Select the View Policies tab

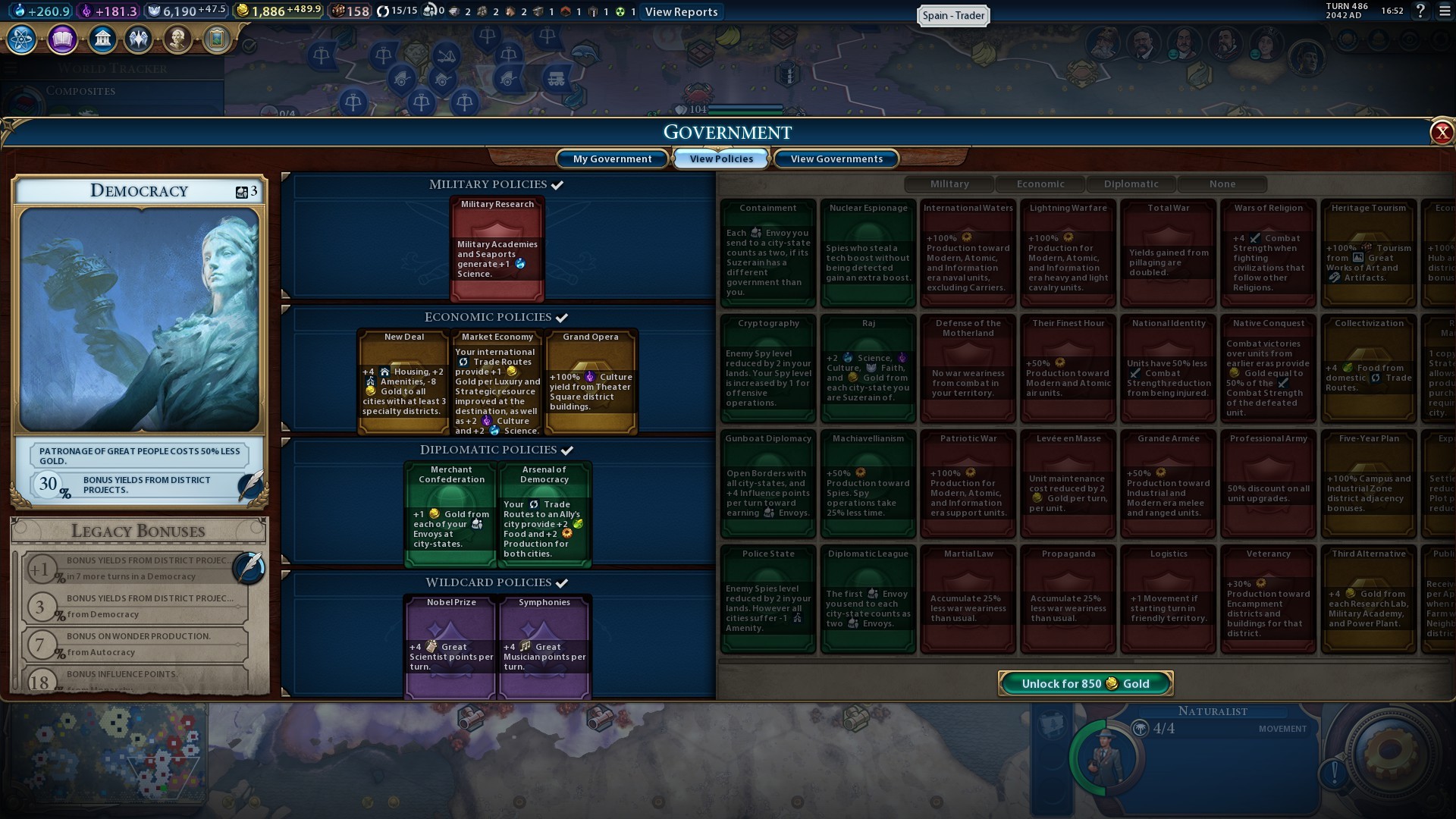[x=721, y=158]
